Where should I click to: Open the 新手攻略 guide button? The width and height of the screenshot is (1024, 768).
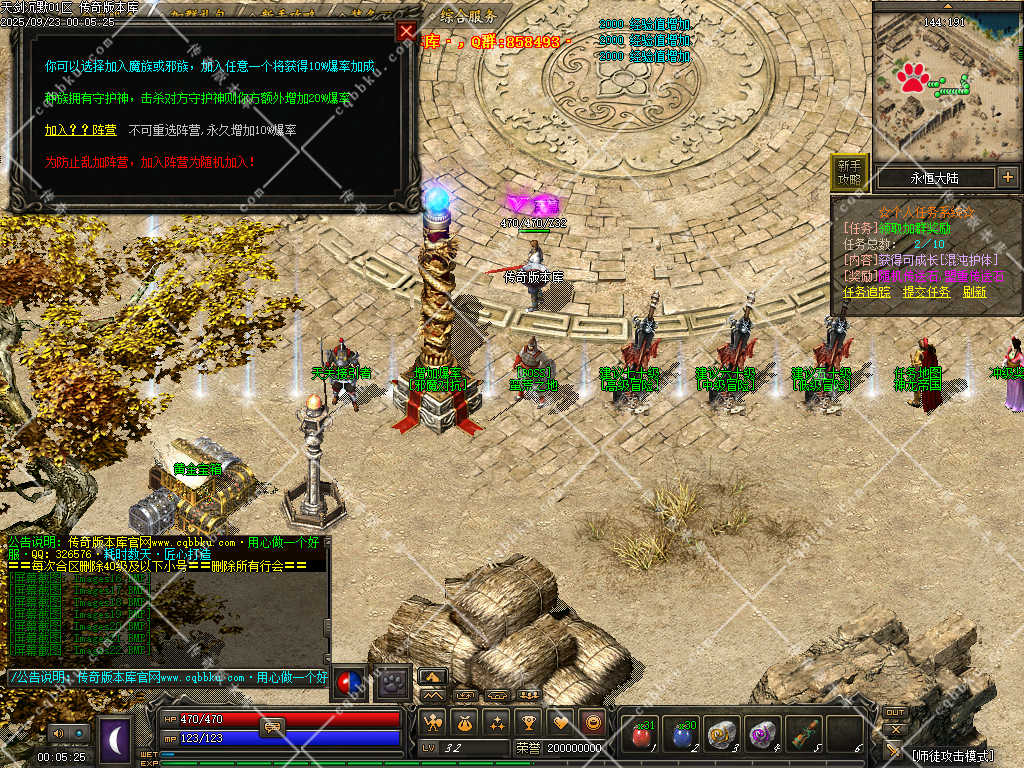pyautogui.click(x=849, y=173)
